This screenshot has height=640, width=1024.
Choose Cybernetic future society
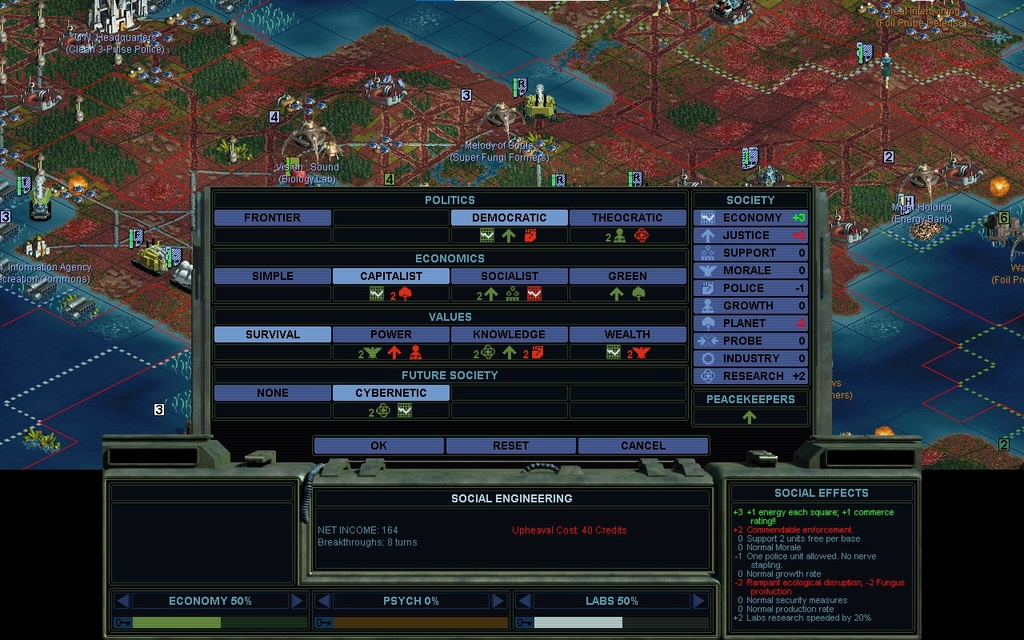pos(390,393)
